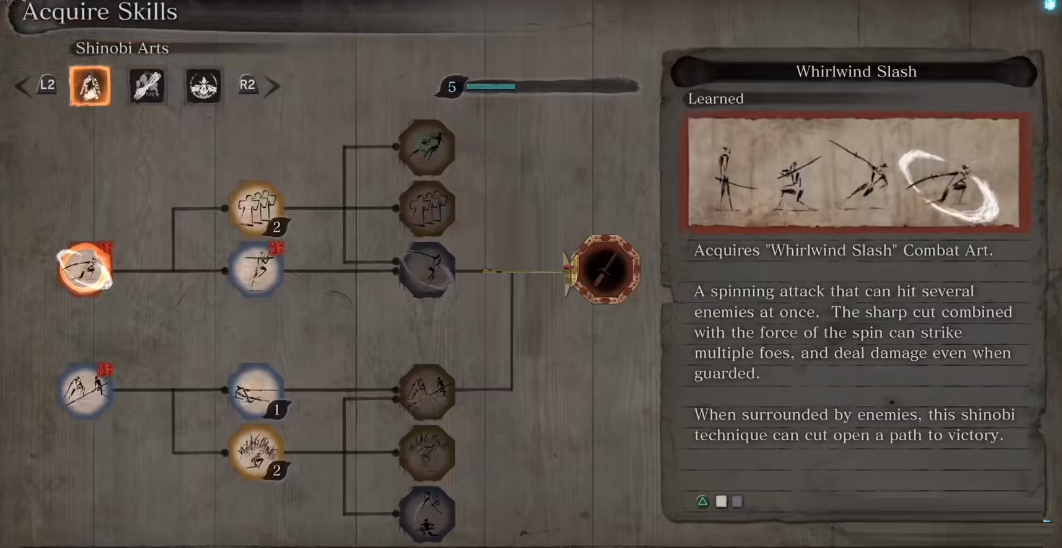Select the tan three-figures skill costing 2

point(256,208)
